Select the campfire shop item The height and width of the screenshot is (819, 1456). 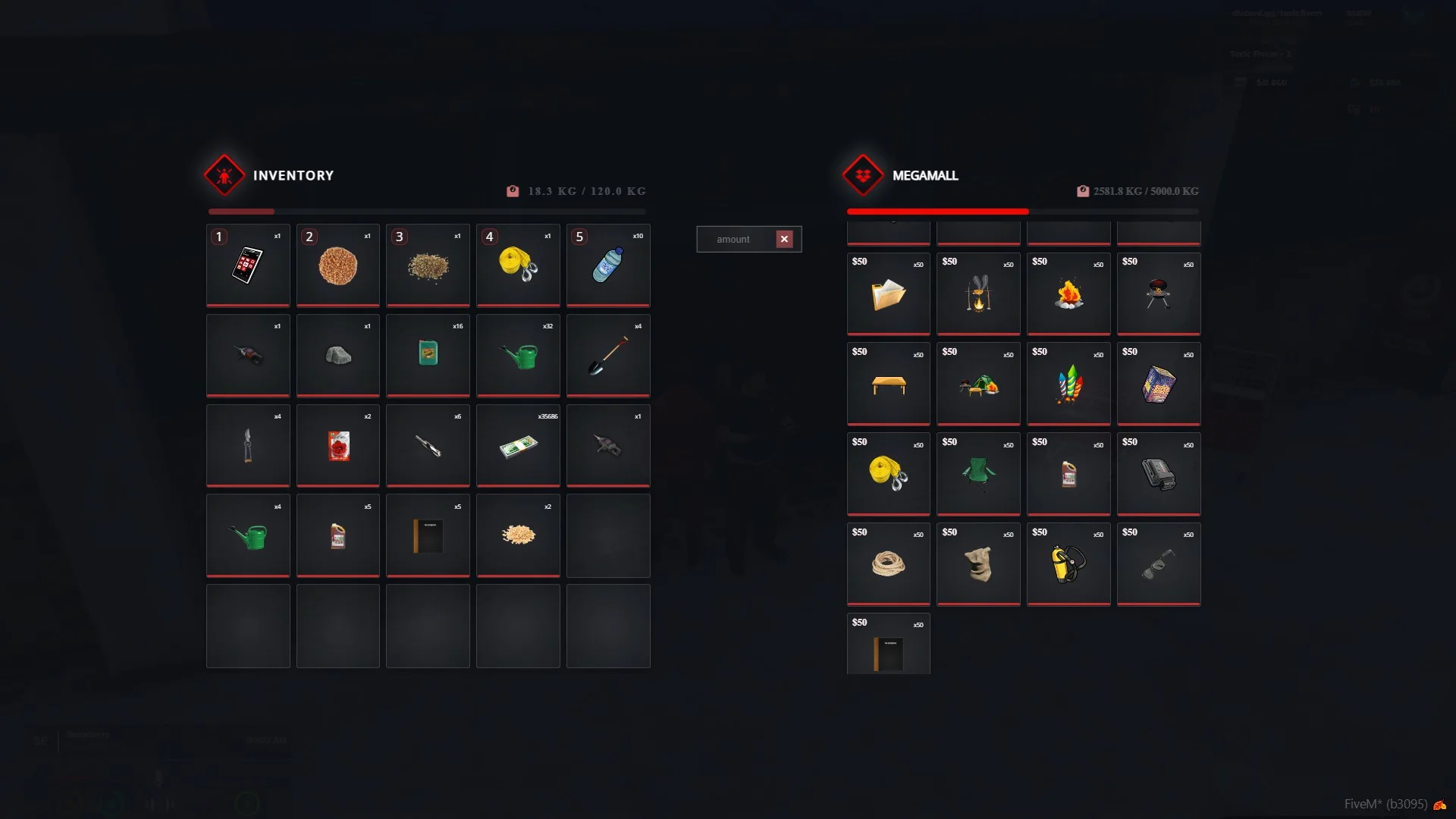coord(1068,294)
